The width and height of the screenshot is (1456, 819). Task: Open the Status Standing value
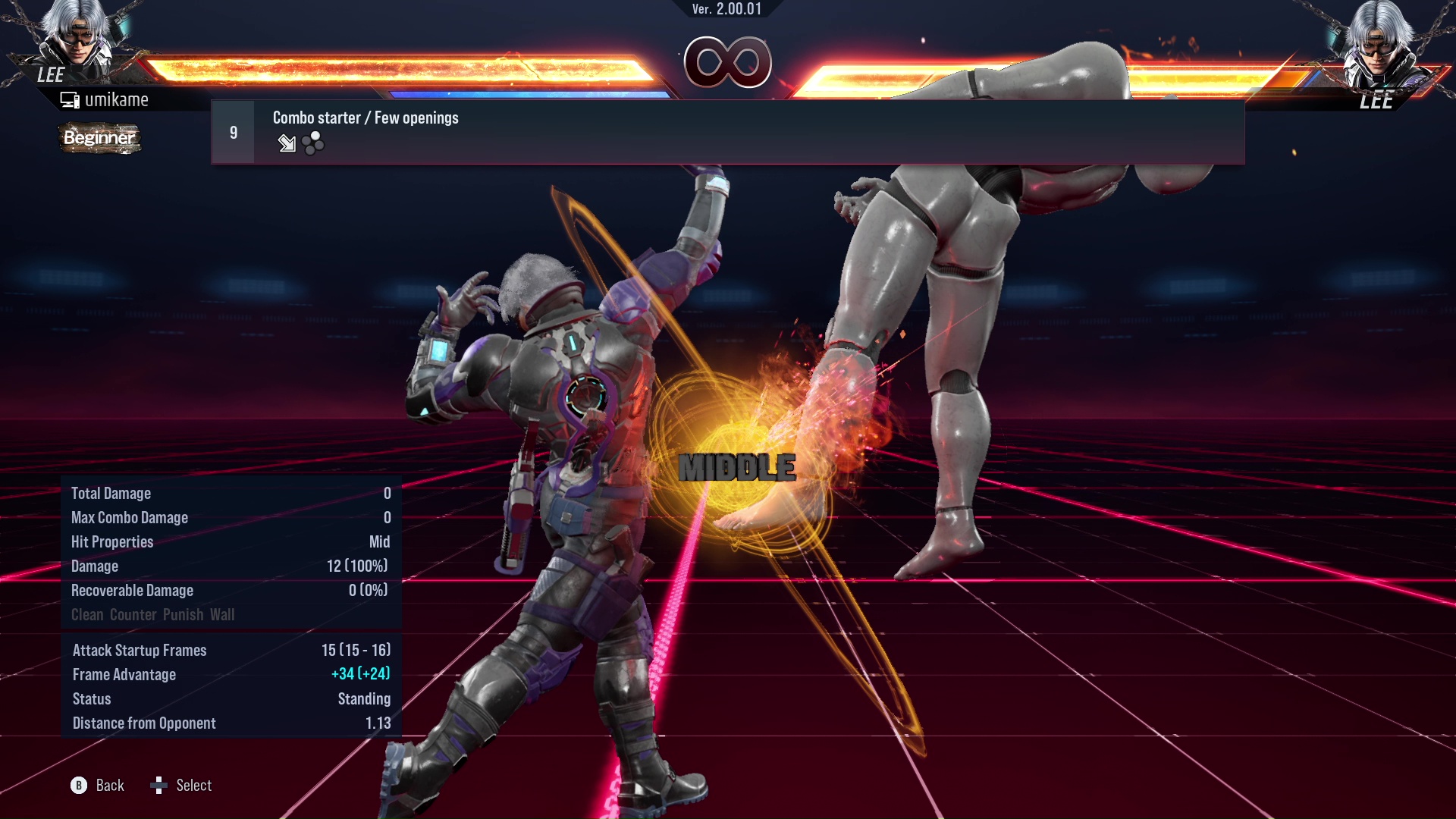point(364,698)
